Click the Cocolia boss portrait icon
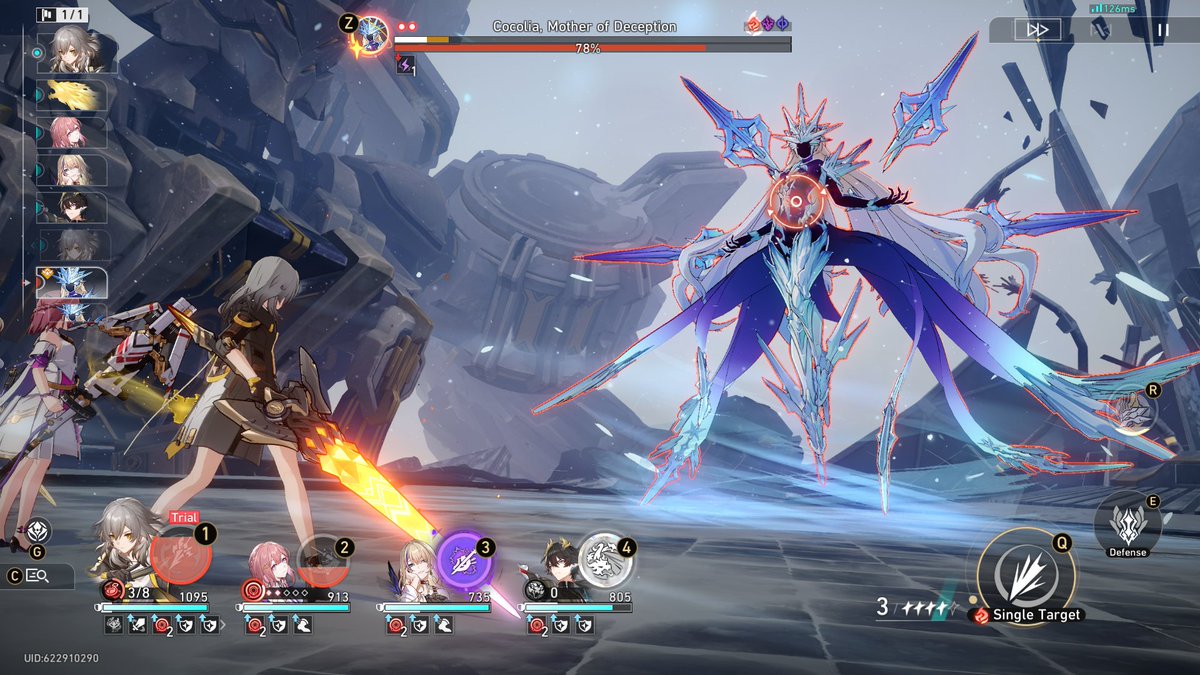 click(374, 32)
